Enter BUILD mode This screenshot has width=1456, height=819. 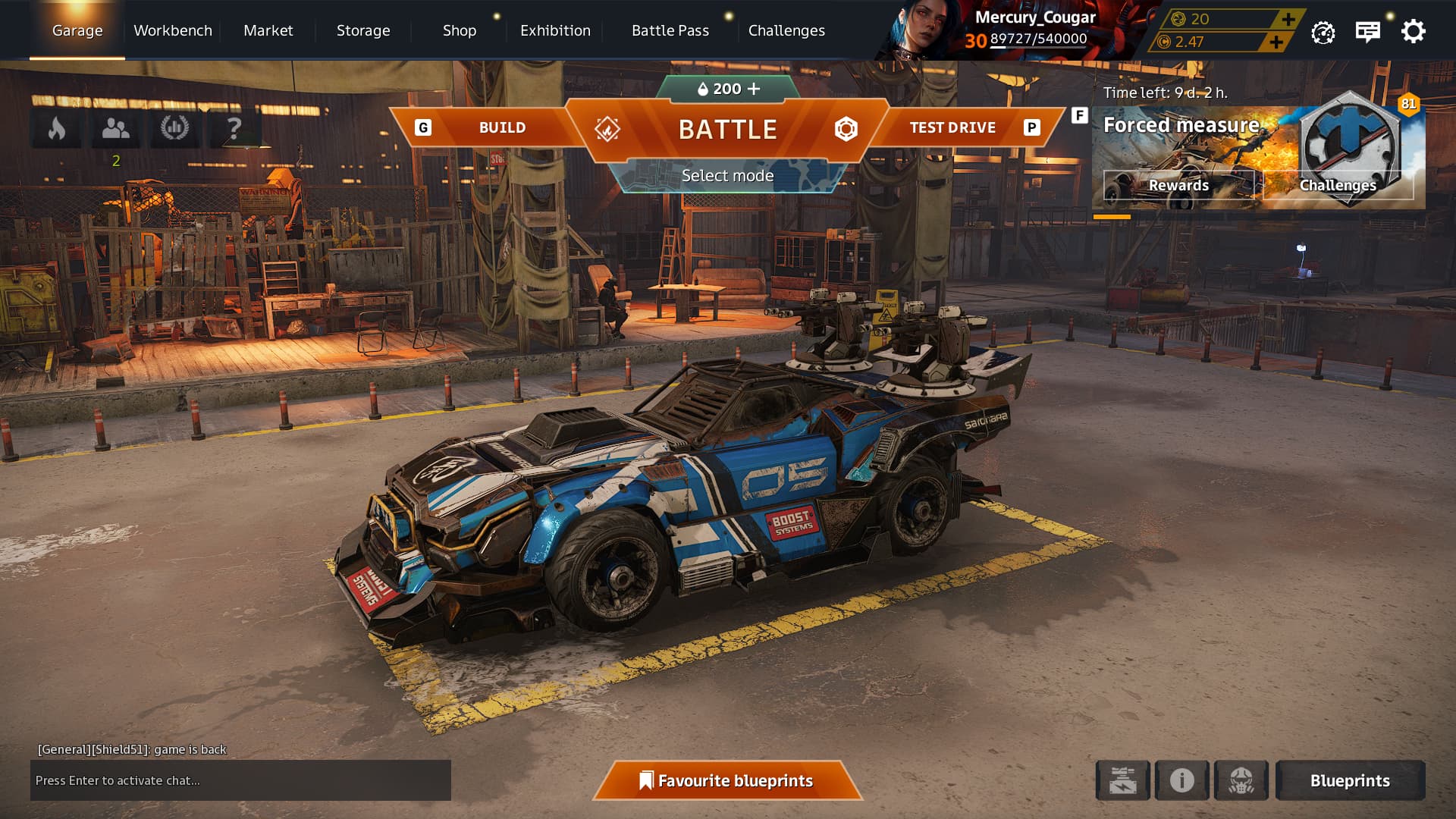tap(501, 127)
